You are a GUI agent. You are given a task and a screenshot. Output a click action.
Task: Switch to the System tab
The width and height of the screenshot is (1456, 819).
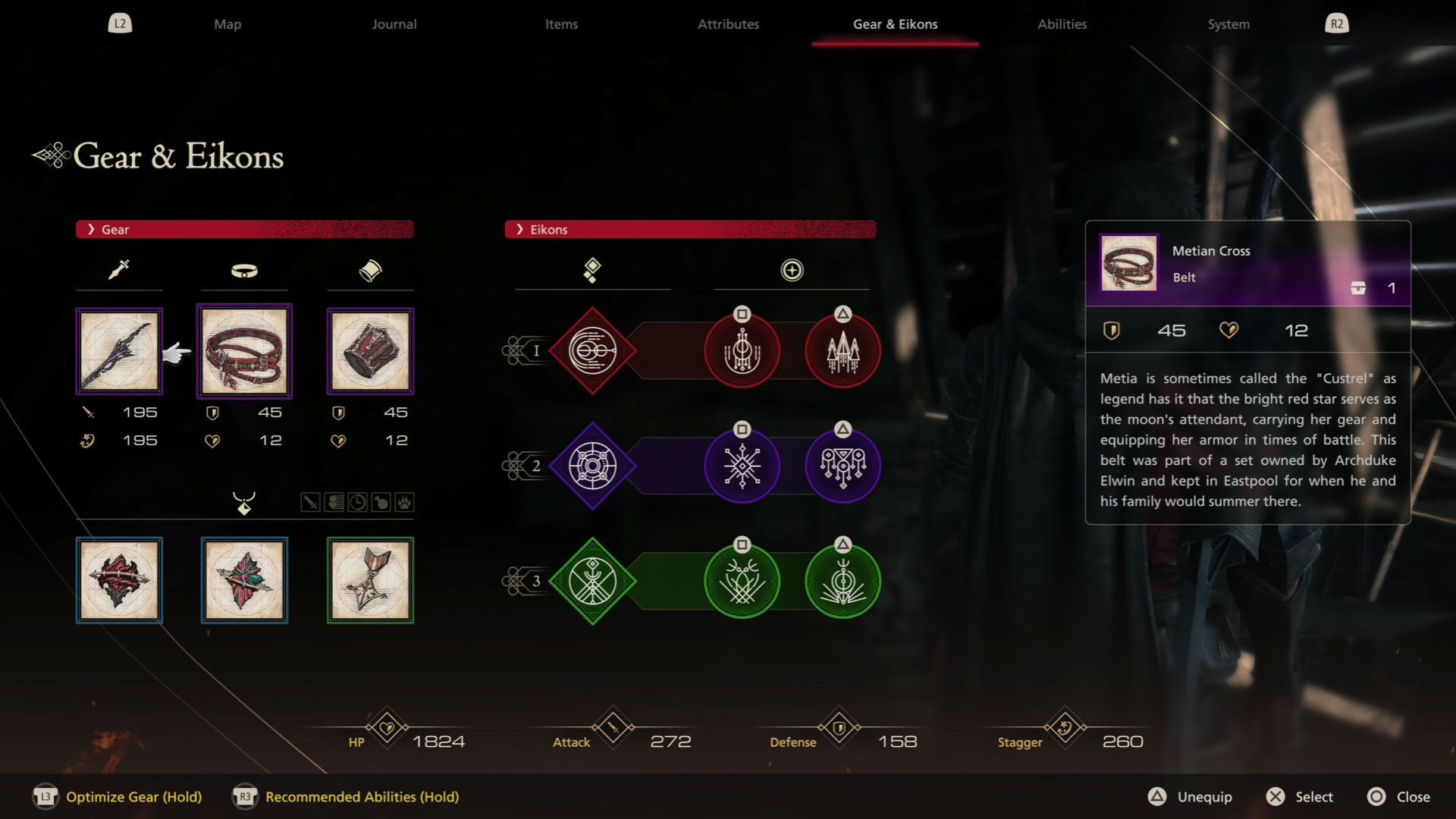[1228, 24]
